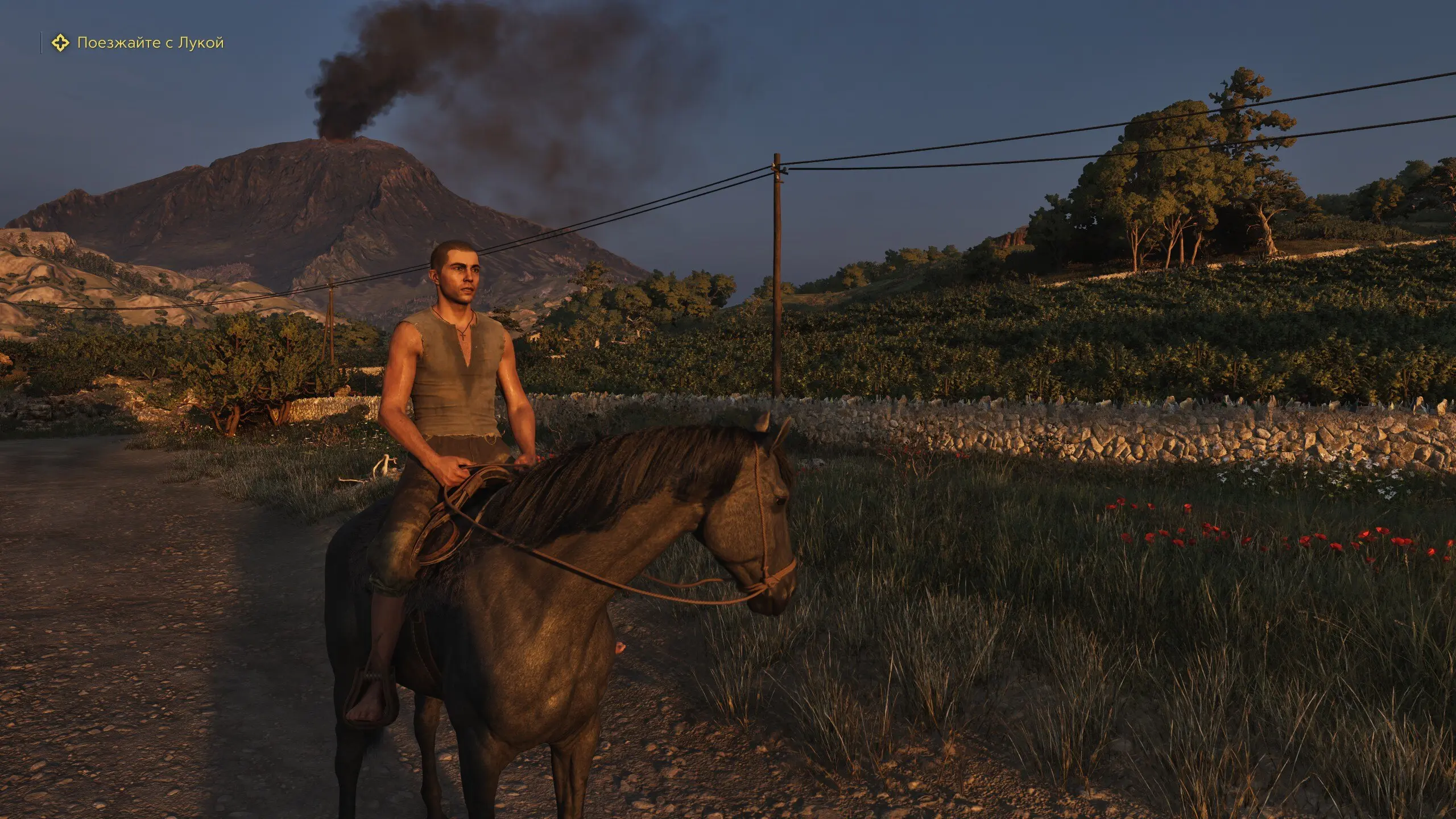Click the yellow objective marker icon

60,43
